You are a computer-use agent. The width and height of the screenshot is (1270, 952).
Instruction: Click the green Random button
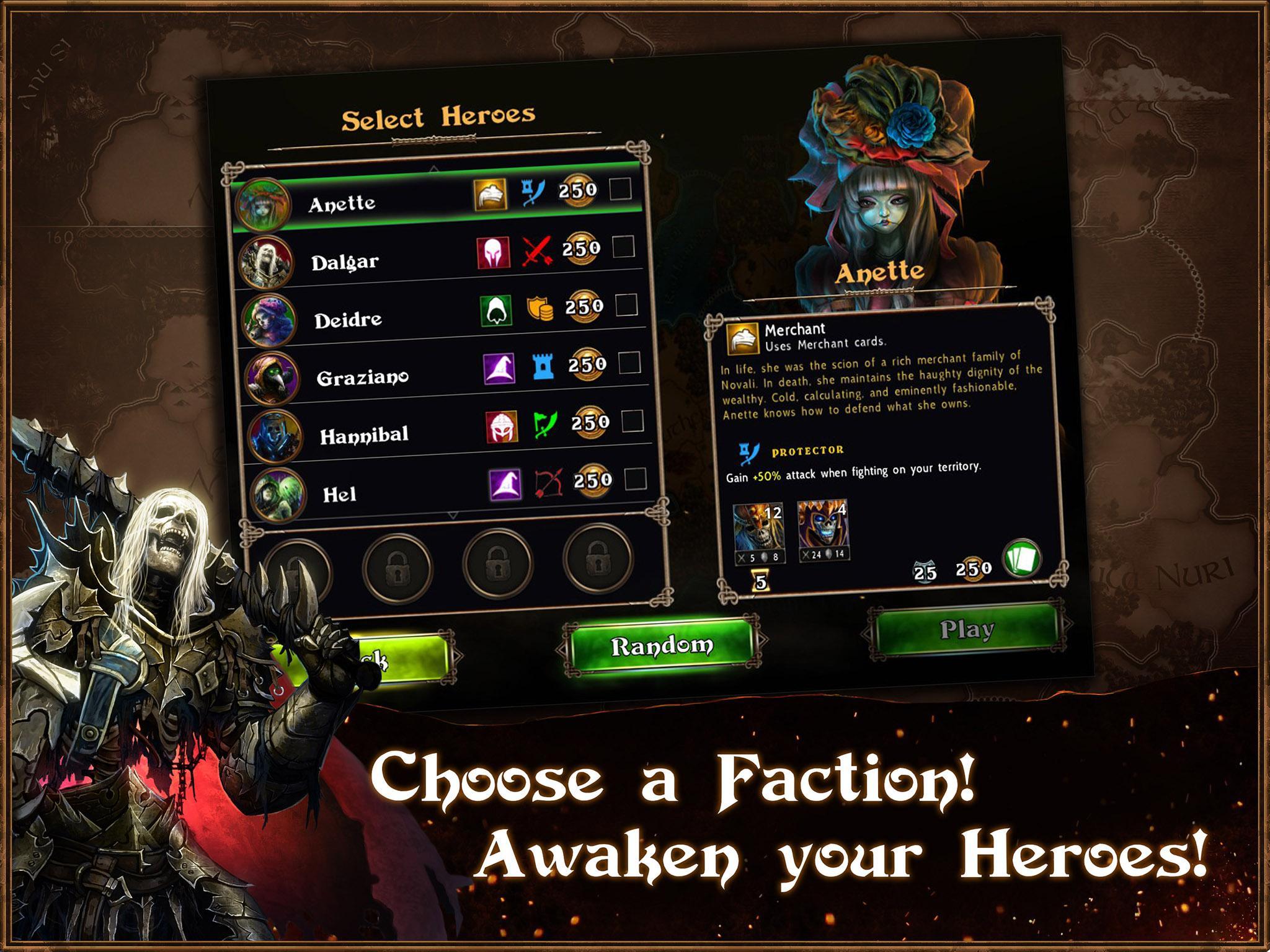pos(662,646)
